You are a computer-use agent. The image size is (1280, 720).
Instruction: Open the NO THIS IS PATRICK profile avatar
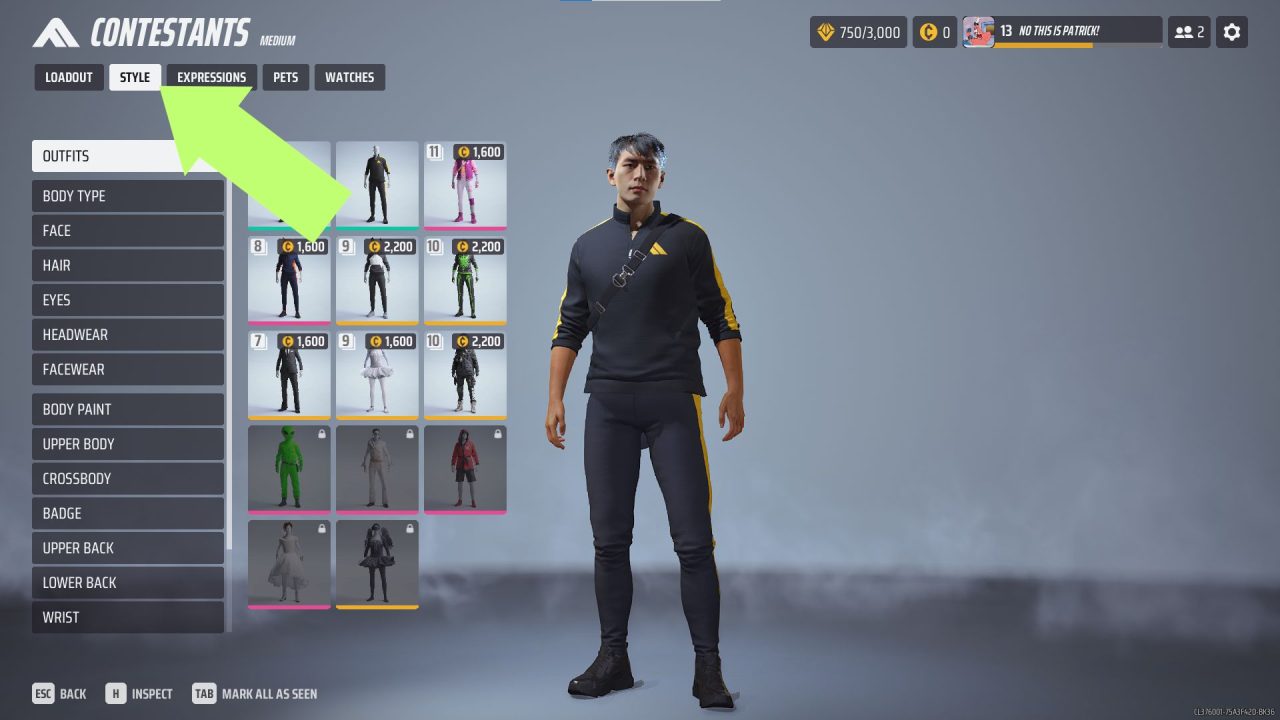pyautogui.click(x=980, y=29)
